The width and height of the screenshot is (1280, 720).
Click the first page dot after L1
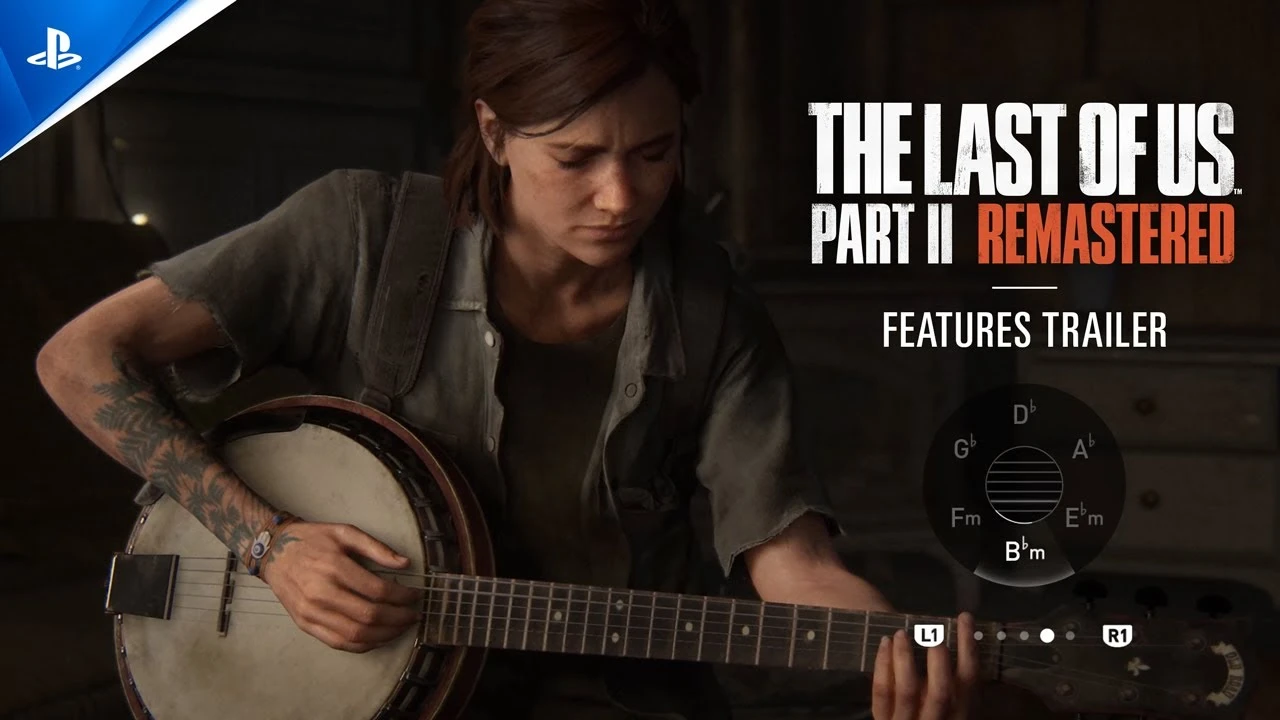click(x=978, y=636)
